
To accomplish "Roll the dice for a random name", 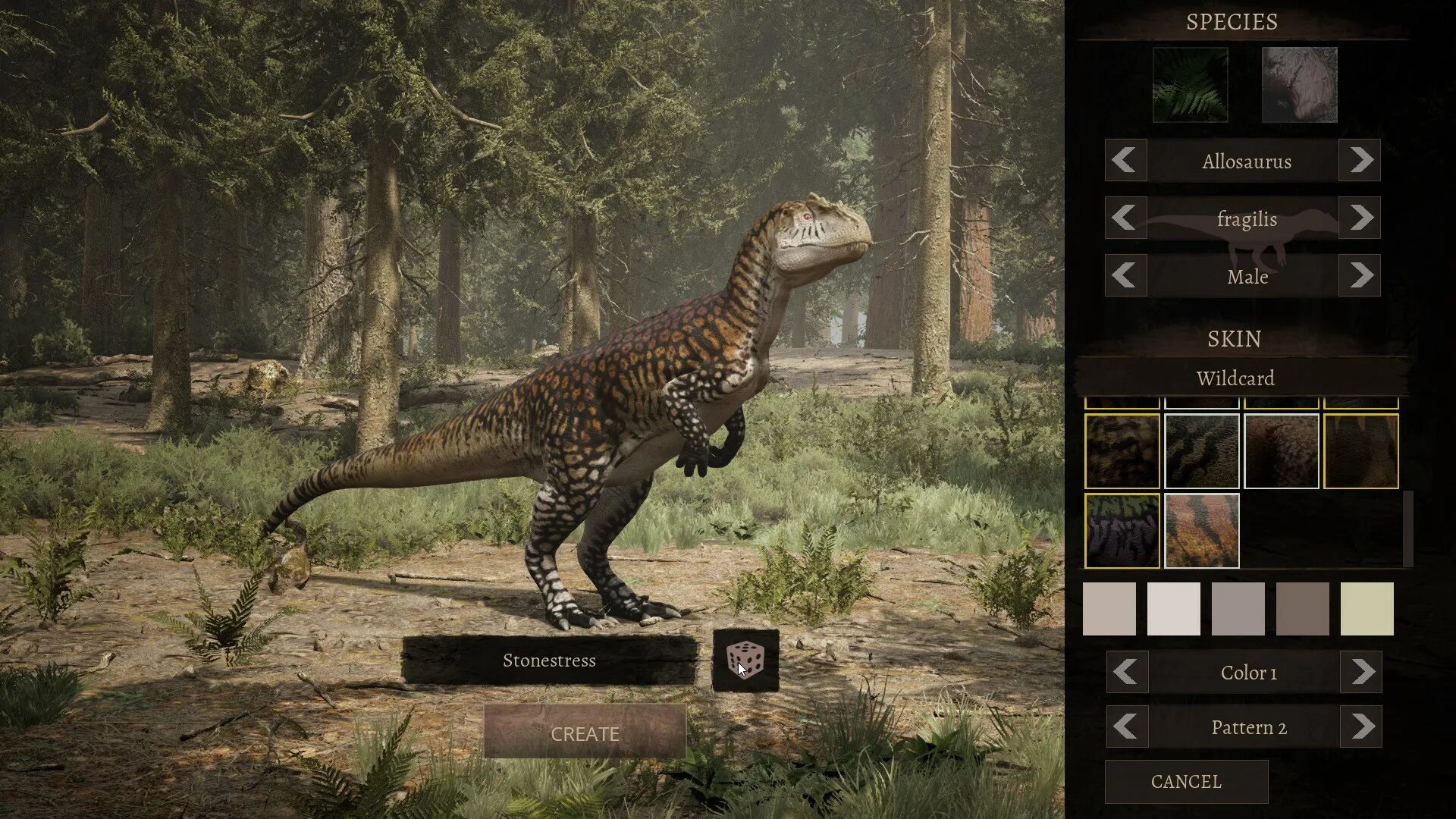I will click(745, 660).
